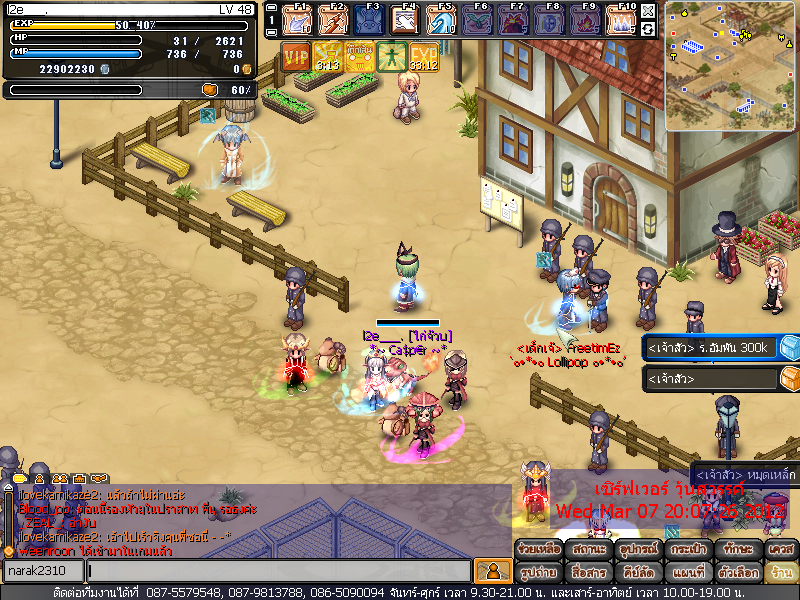
Task: Open the กระเป๋า (Bag) inventory
Action: 684,549
